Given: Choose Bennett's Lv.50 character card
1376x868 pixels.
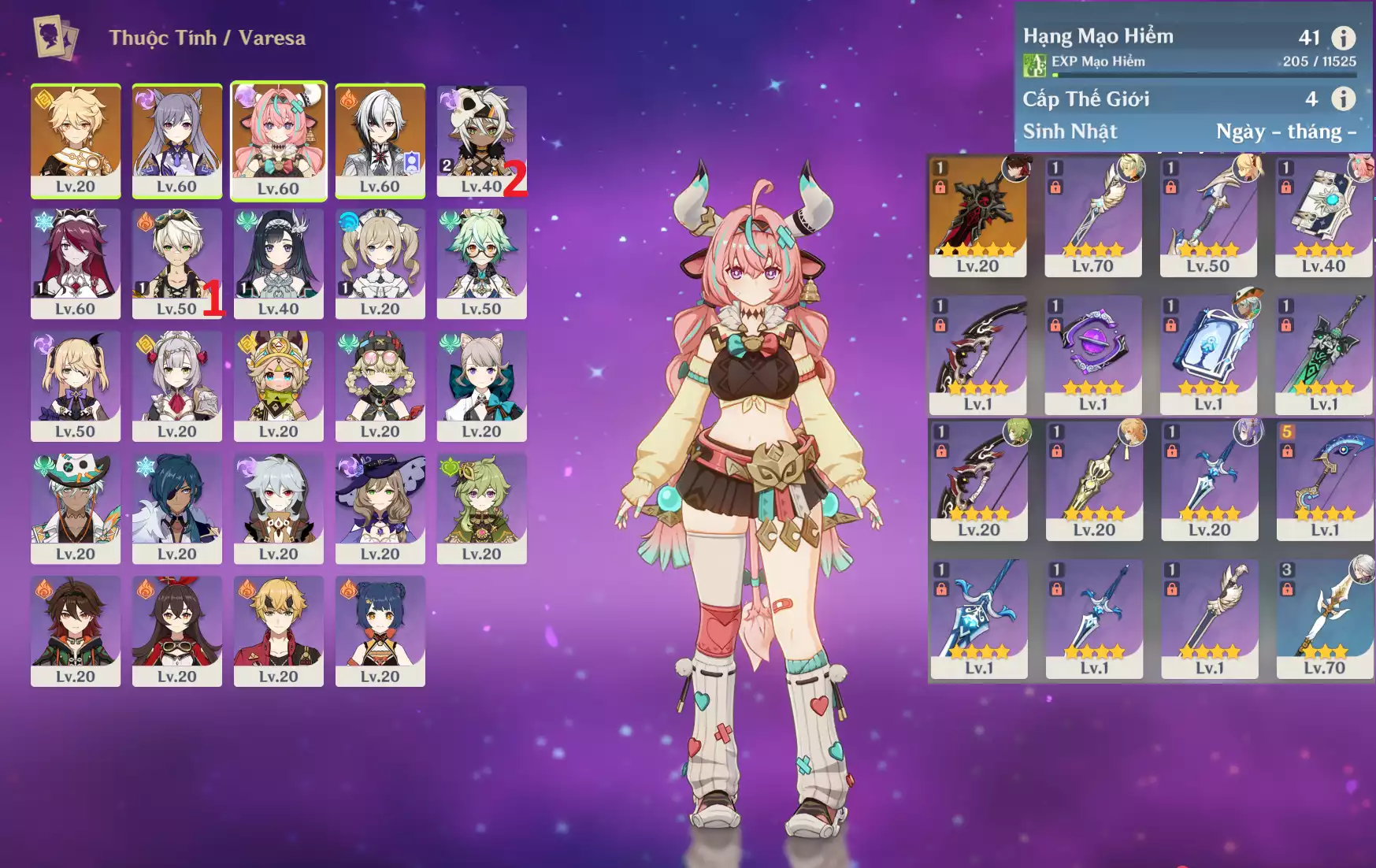Looking at the screenshot, I should click(x=176, y=262).
